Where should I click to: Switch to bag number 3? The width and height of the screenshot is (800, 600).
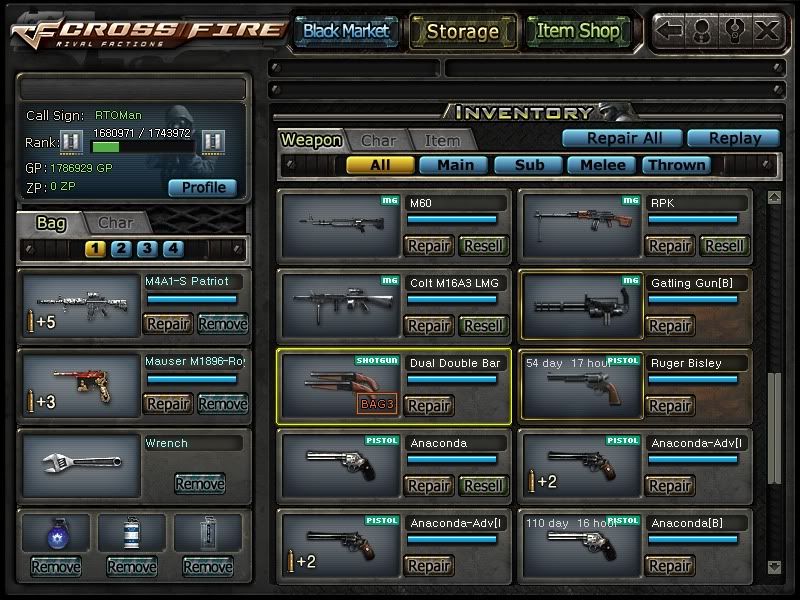[x=147, y=249]
